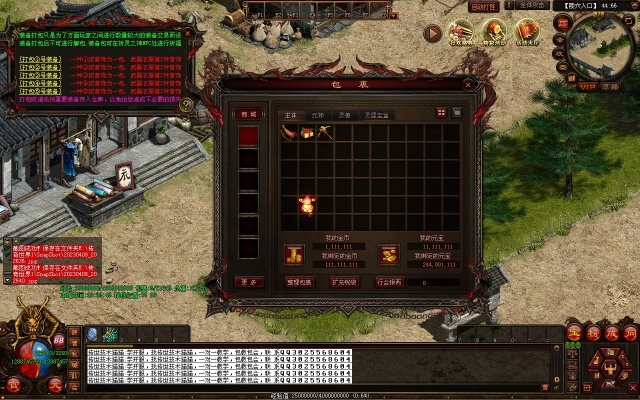Image resolution: width=640 pixels, height=400 pixels.
Task: Switch to the 元神 bag tab
Action: click(319, 115)
